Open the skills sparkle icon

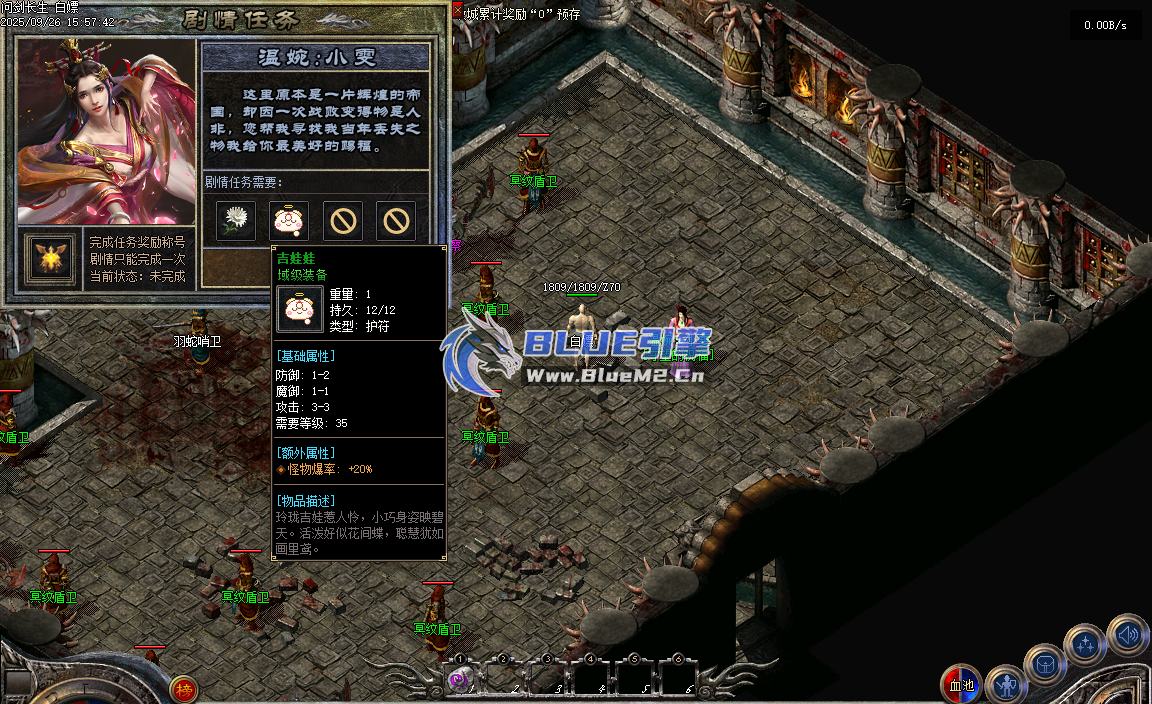point(1085,645)
